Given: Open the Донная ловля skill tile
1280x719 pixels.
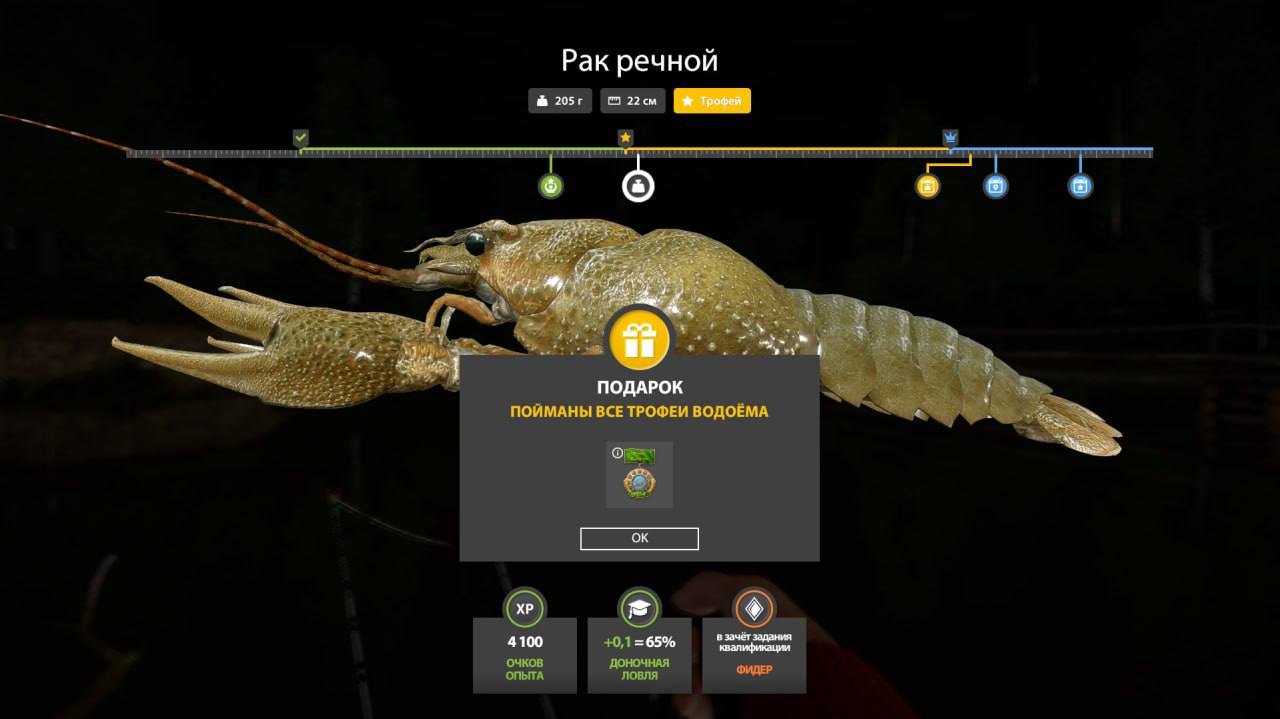Looking at the screenshot, I should coord(639,642).
